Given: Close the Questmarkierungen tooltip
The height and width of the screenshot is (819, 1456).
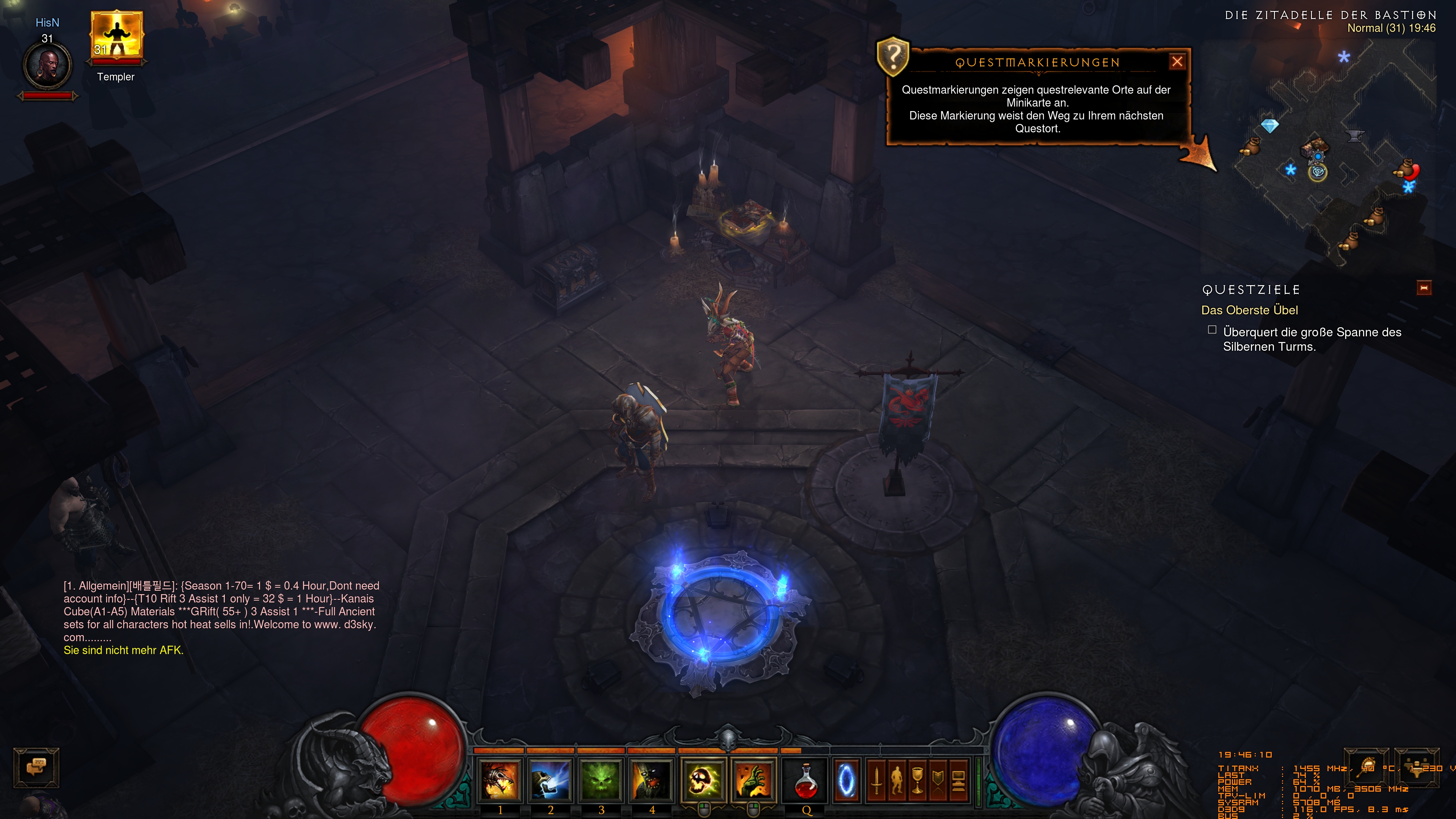Looking at the screenshot, I should (x=1177, y=62).
